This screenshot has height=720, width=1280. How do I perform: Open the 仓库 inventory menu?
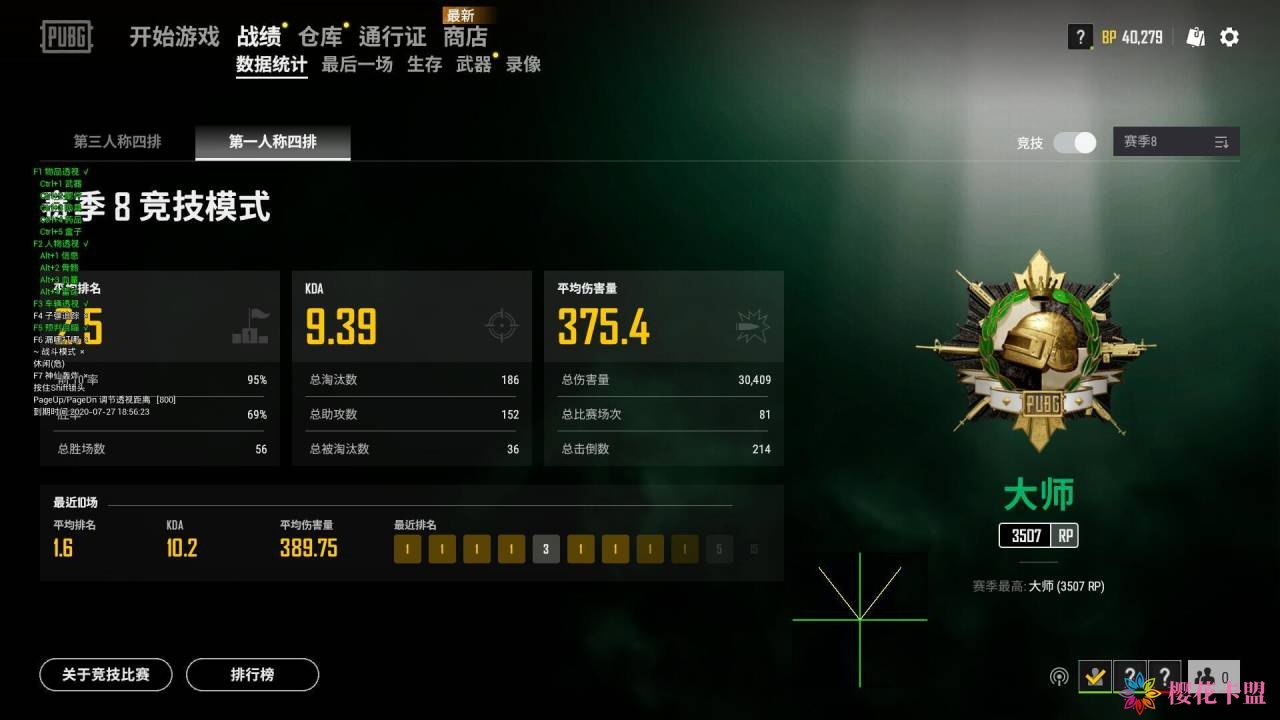click(x=320, y=37)
